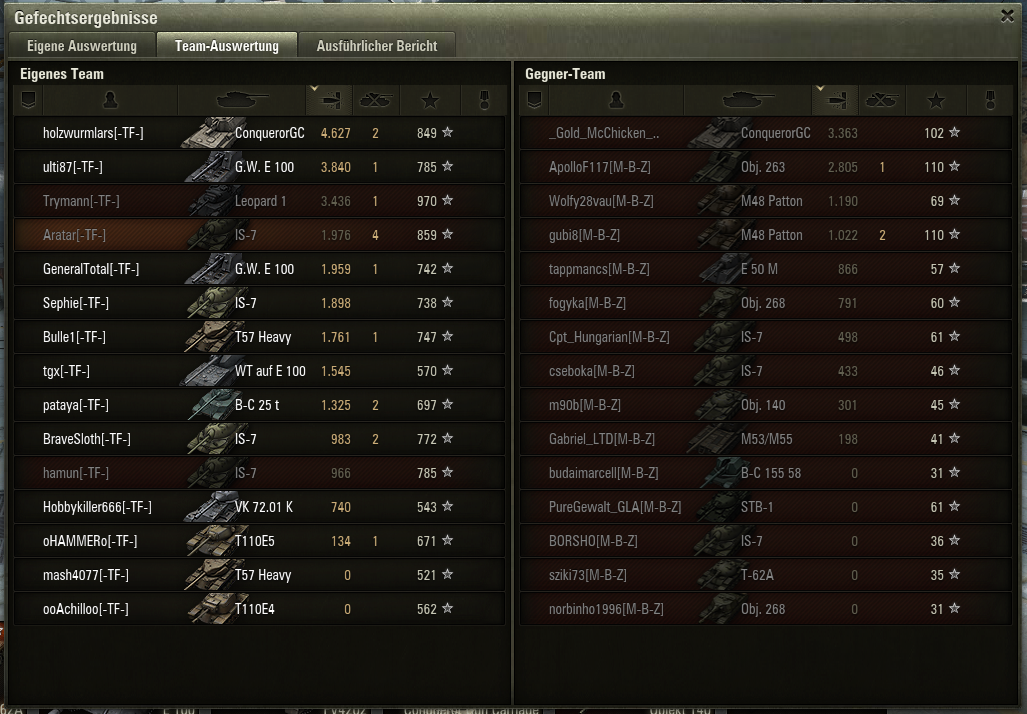The image size is (1027, 714).
Task: Close the Gefechtsergebnisse window
Action: point(1007,15)
